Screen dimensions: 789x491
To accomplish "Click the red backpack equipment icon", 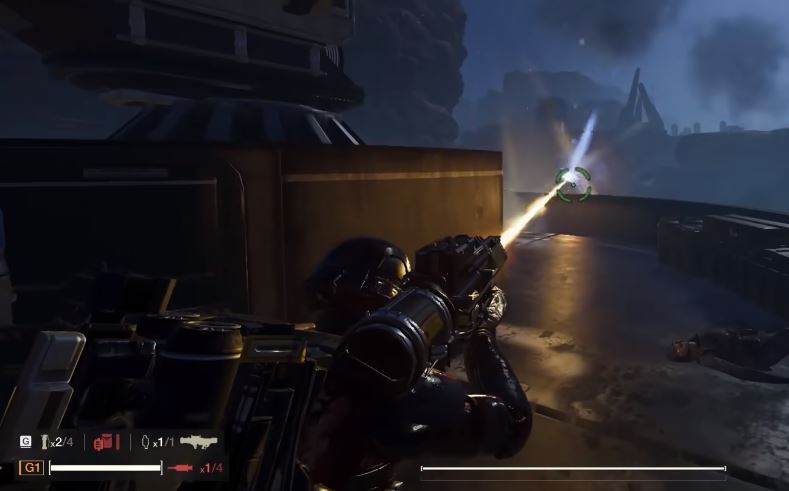I will [x=104, y=442].
